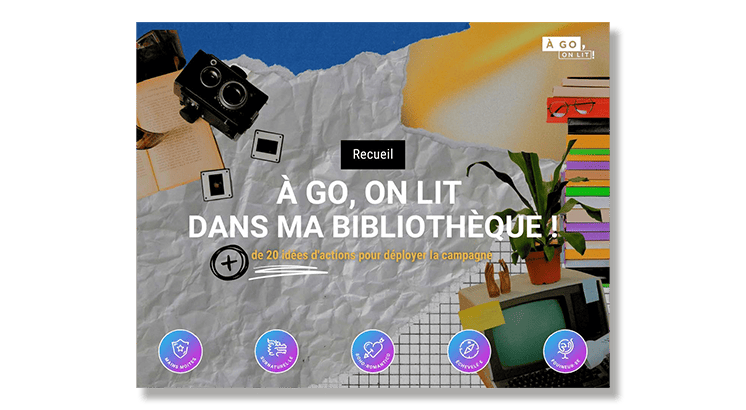Click the black Recueil label

372,155
